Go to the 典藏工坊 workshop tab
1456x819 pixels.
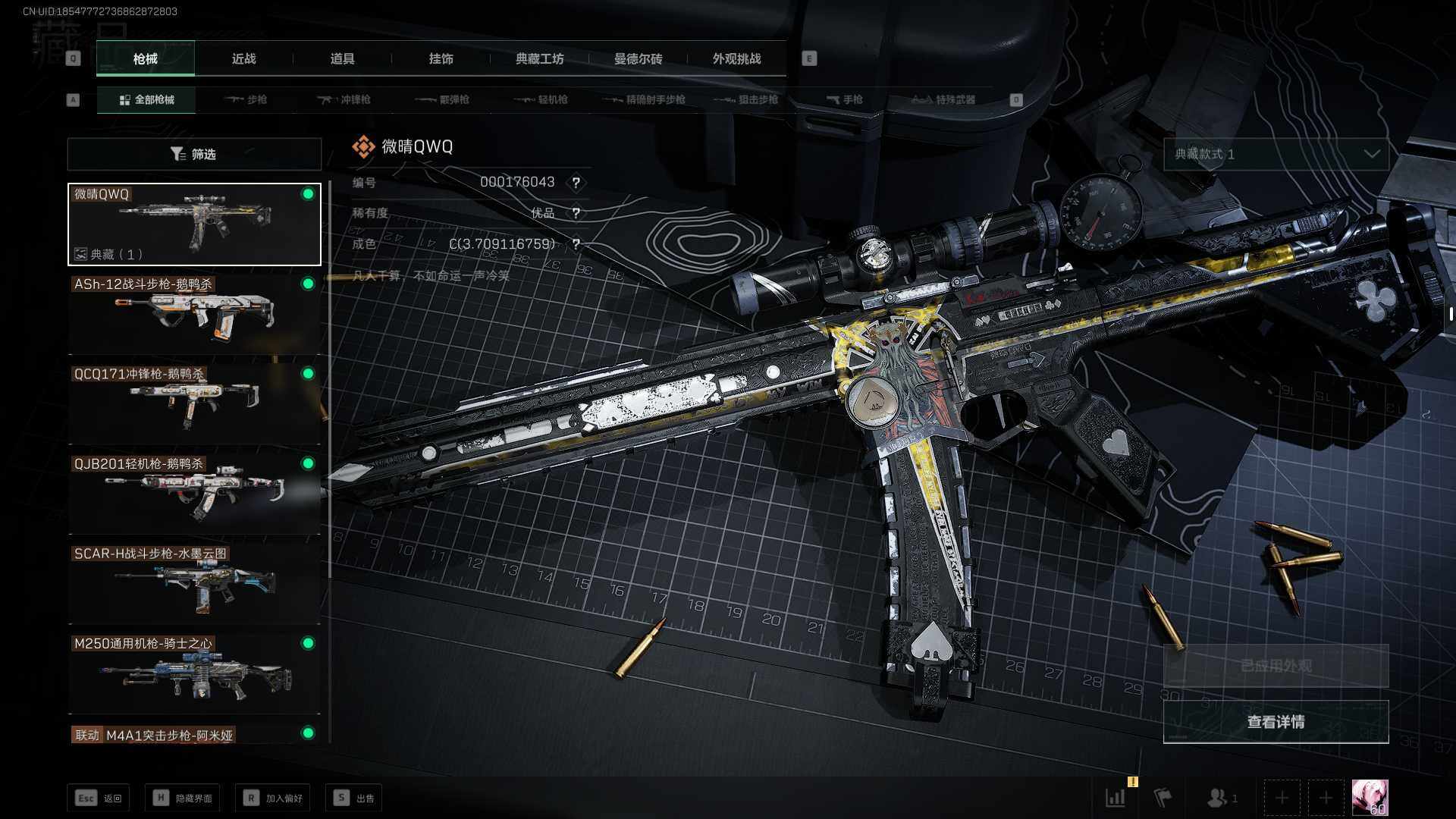tap(539, 58)
